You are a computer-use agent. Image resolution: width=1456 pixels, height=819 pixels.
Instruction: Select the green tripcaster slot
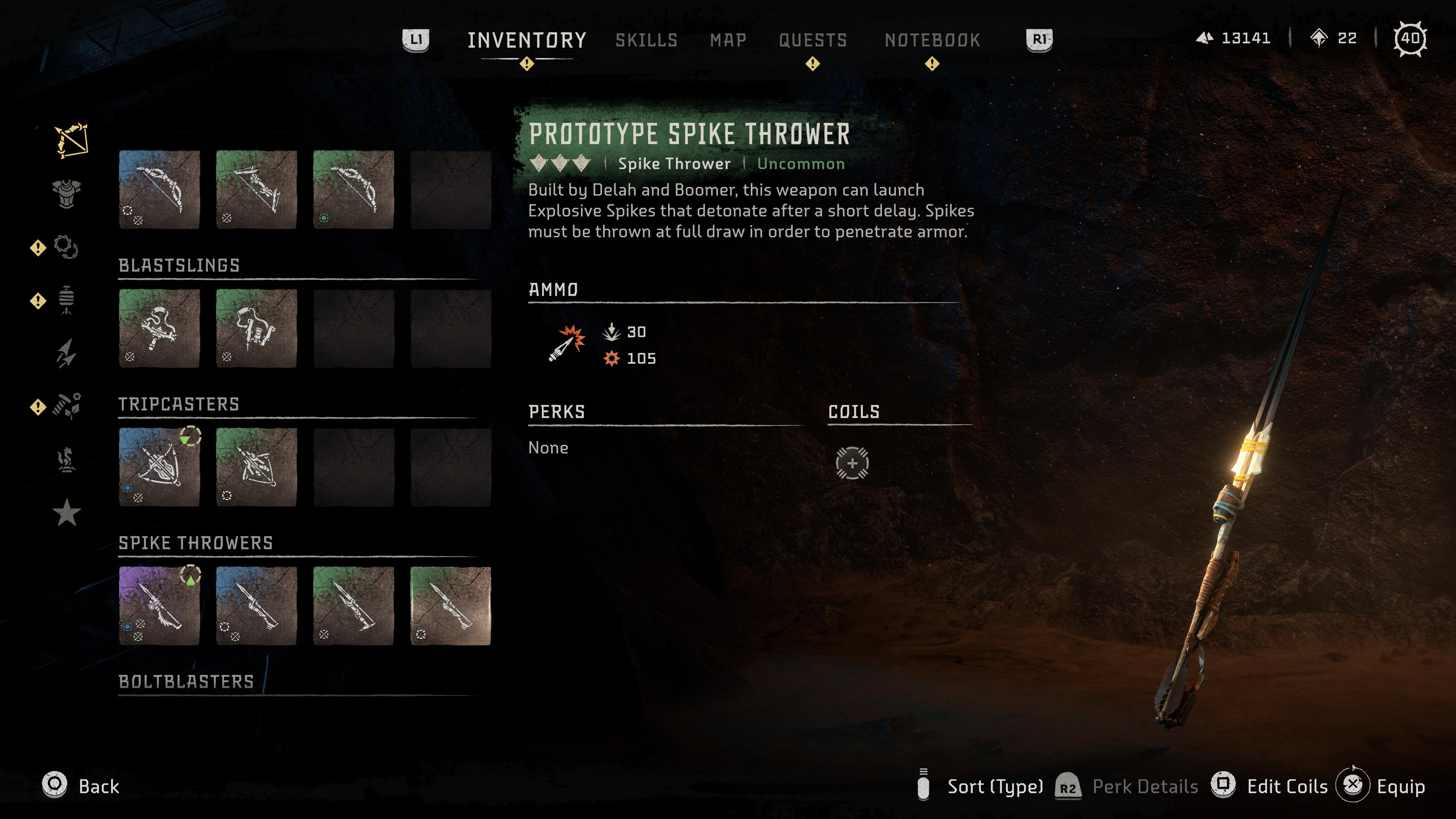pos(256,467)
